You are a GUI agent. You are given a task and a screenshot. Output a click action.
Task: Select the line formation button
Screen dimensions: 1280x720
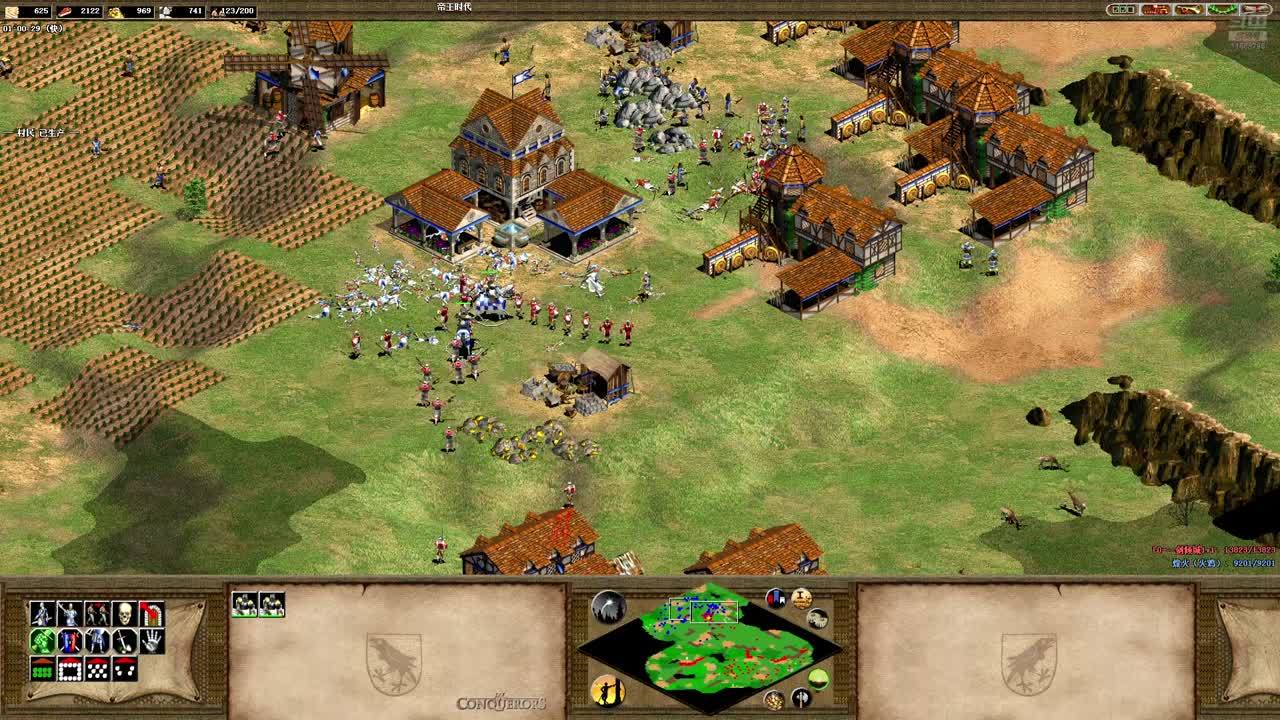[42, 669]
